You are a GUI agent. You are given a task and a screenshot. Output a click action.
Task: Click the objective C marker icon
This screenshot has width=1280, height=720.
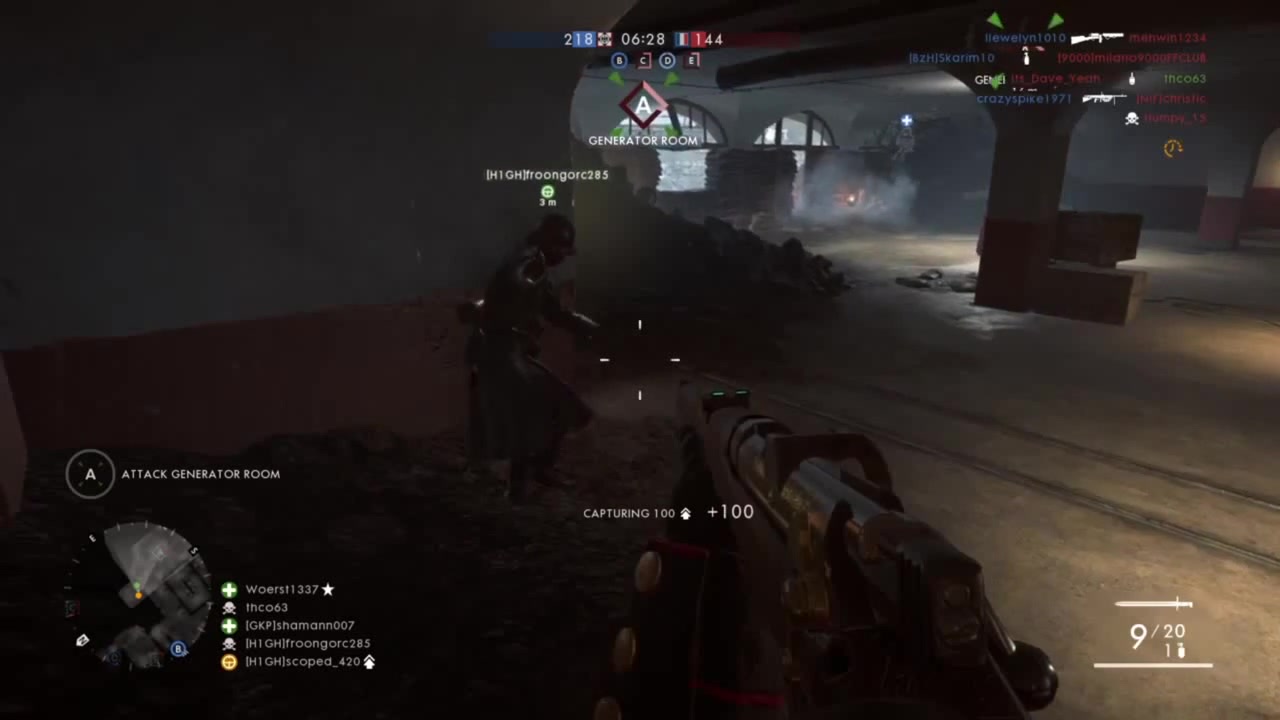[x=643, y=61]
